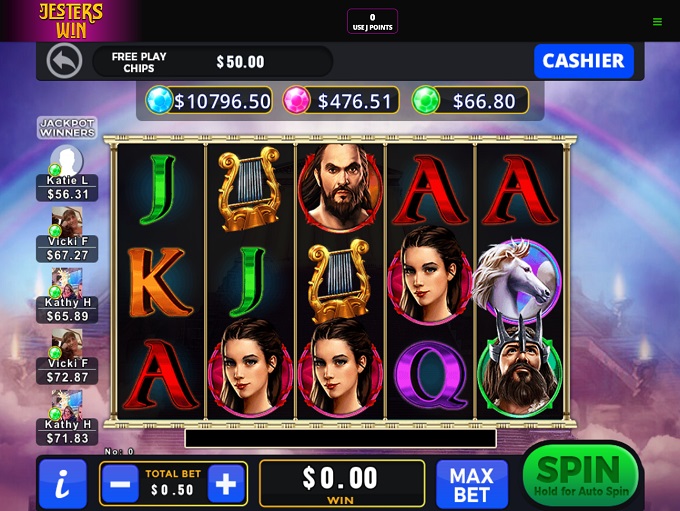View the blue gem $10796.50 jackpot
The width and height of the screenshot is (680, 511).
(209, 101)
